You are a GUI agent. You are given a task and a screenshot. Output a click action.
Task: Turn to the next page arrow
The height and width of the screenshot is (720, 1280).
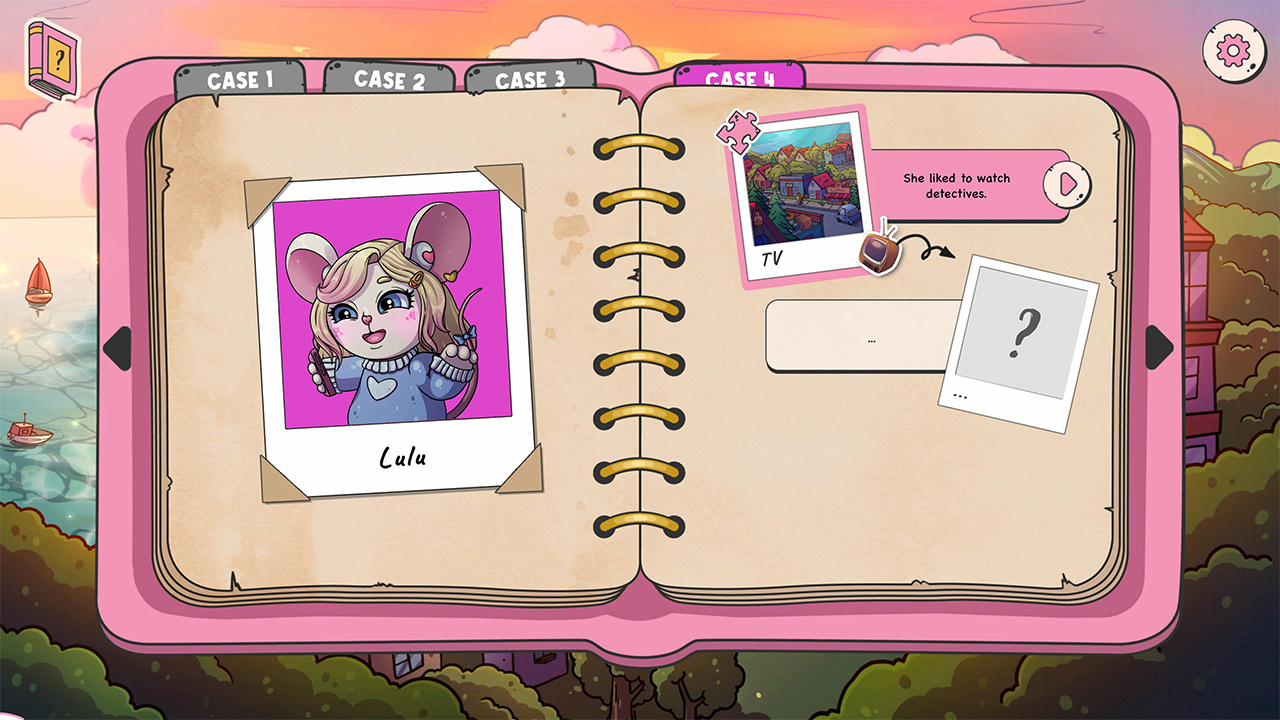(1160, 345)
